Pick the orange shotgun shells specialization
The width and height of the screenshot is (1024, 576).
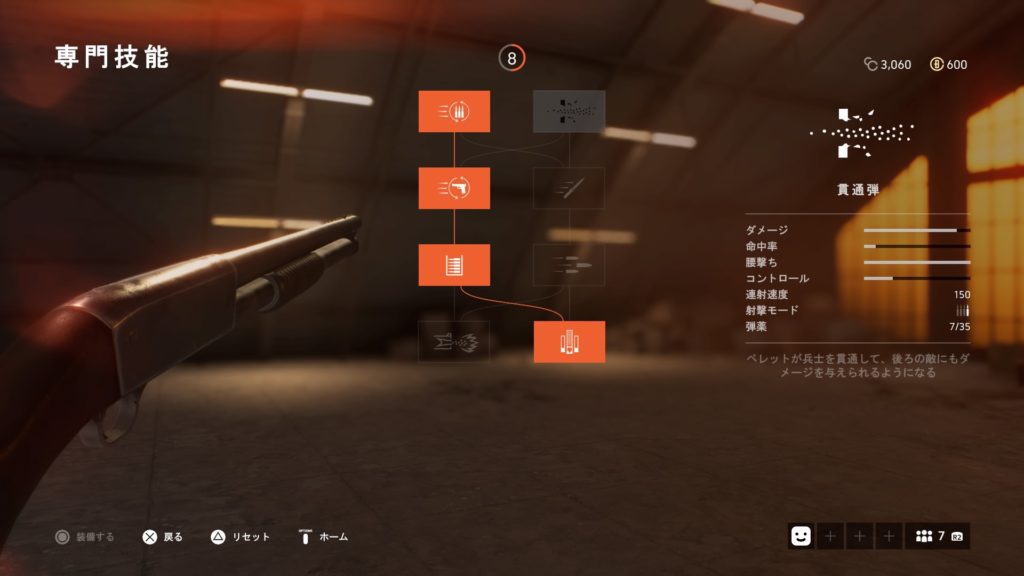coord(569,342)
